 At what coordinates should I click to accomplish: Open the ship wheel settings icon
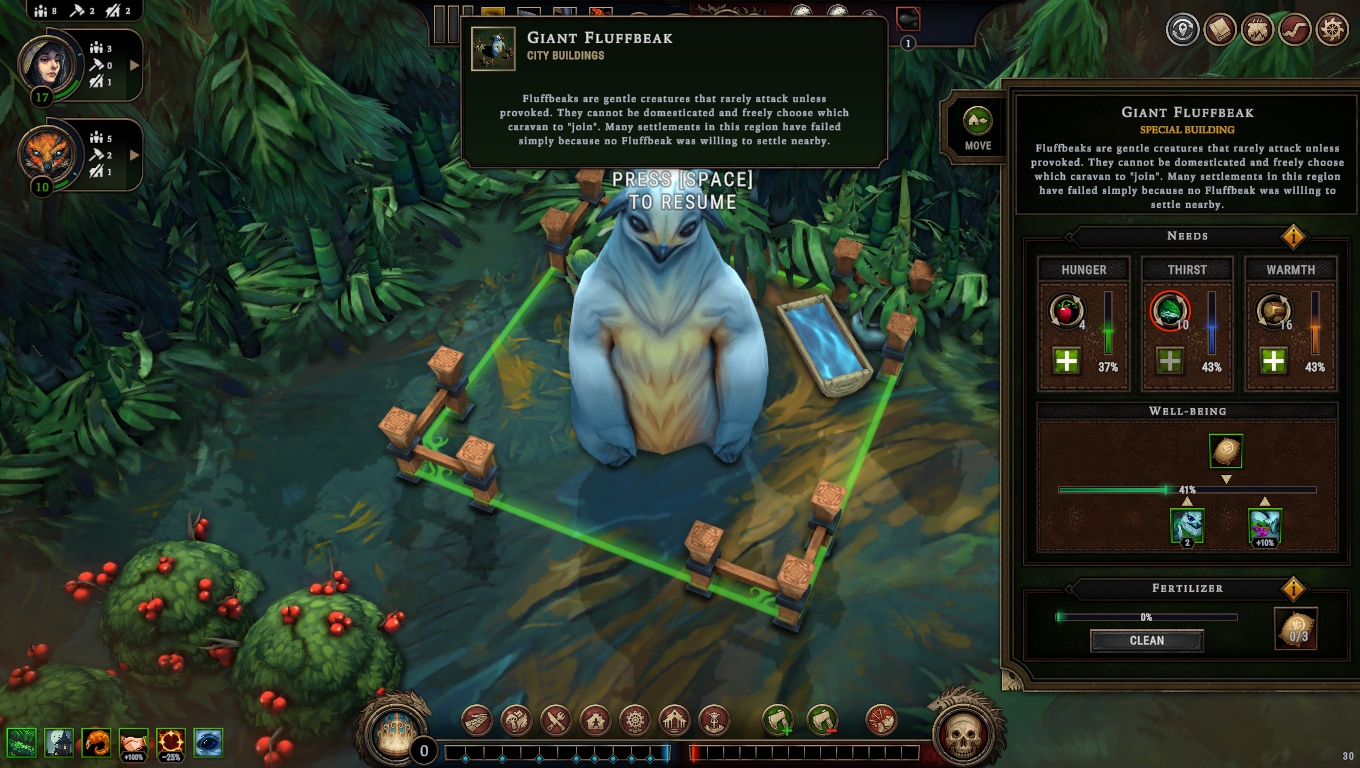point(1332,30)
